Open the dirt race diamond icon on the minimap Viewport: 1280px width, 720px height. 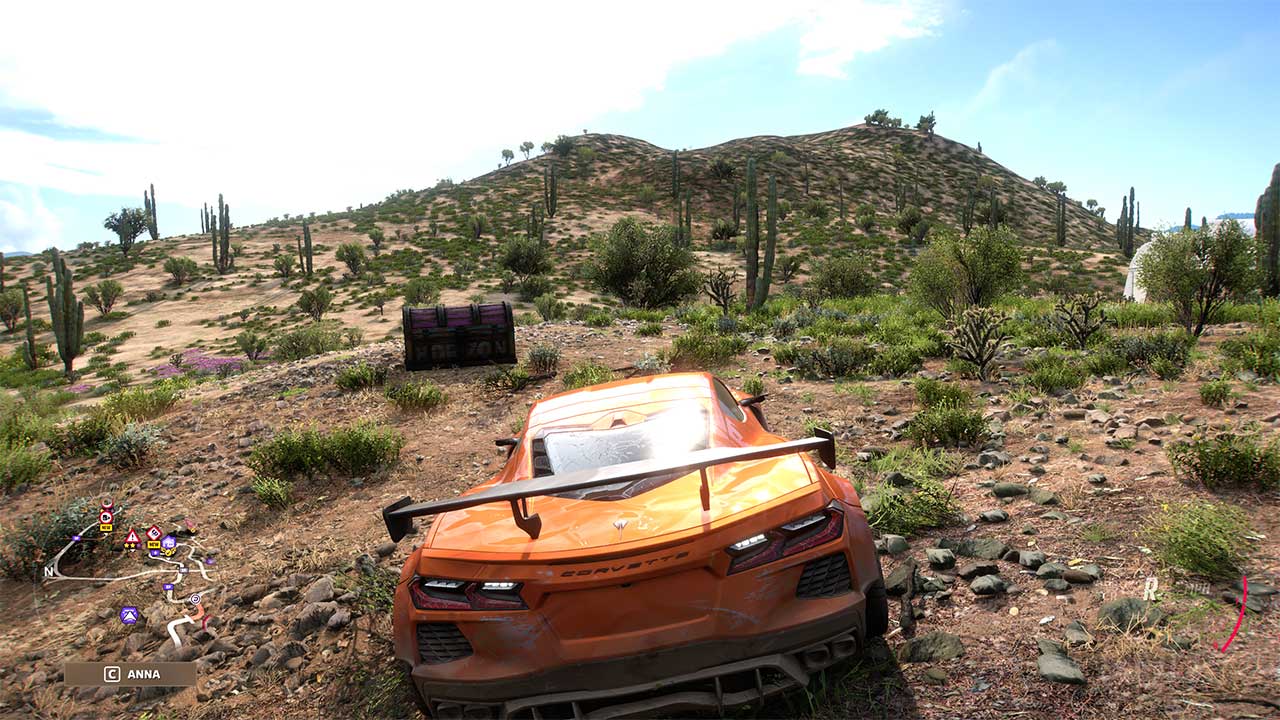tap(154, 533)
